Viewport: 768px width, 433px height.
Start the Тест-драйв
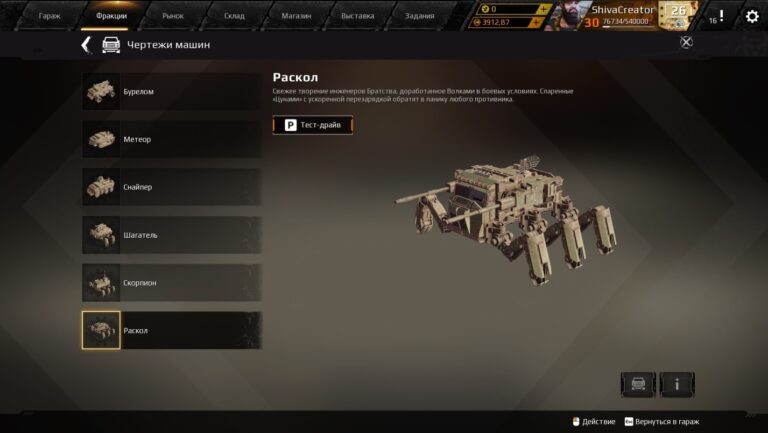(313, 125)
